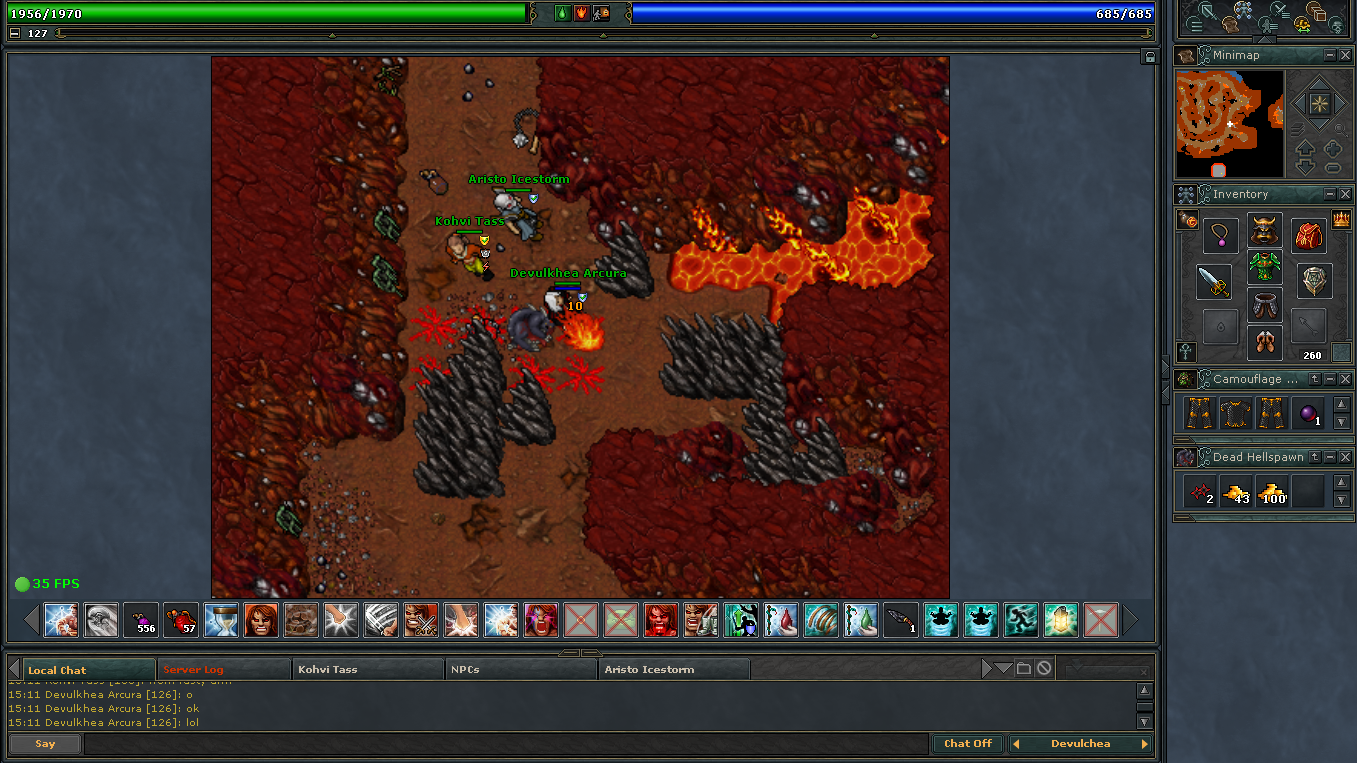Open the Kohvi Tass chat tab
This screenshot has width=1357, height=763.
[x=368, y=669]
